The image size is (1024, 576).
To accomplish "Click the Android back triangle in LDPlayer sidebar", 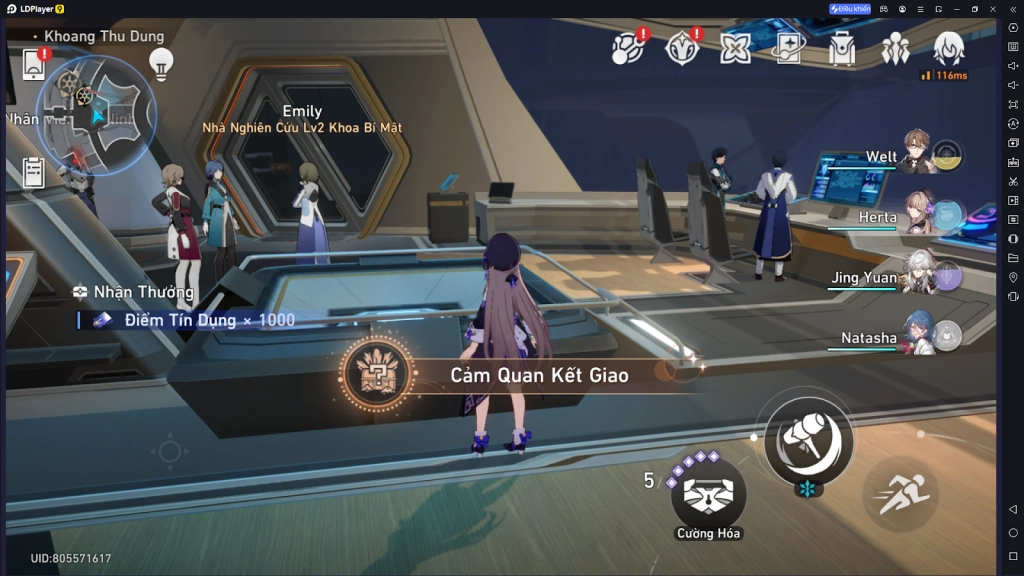I will point(1013,510).
